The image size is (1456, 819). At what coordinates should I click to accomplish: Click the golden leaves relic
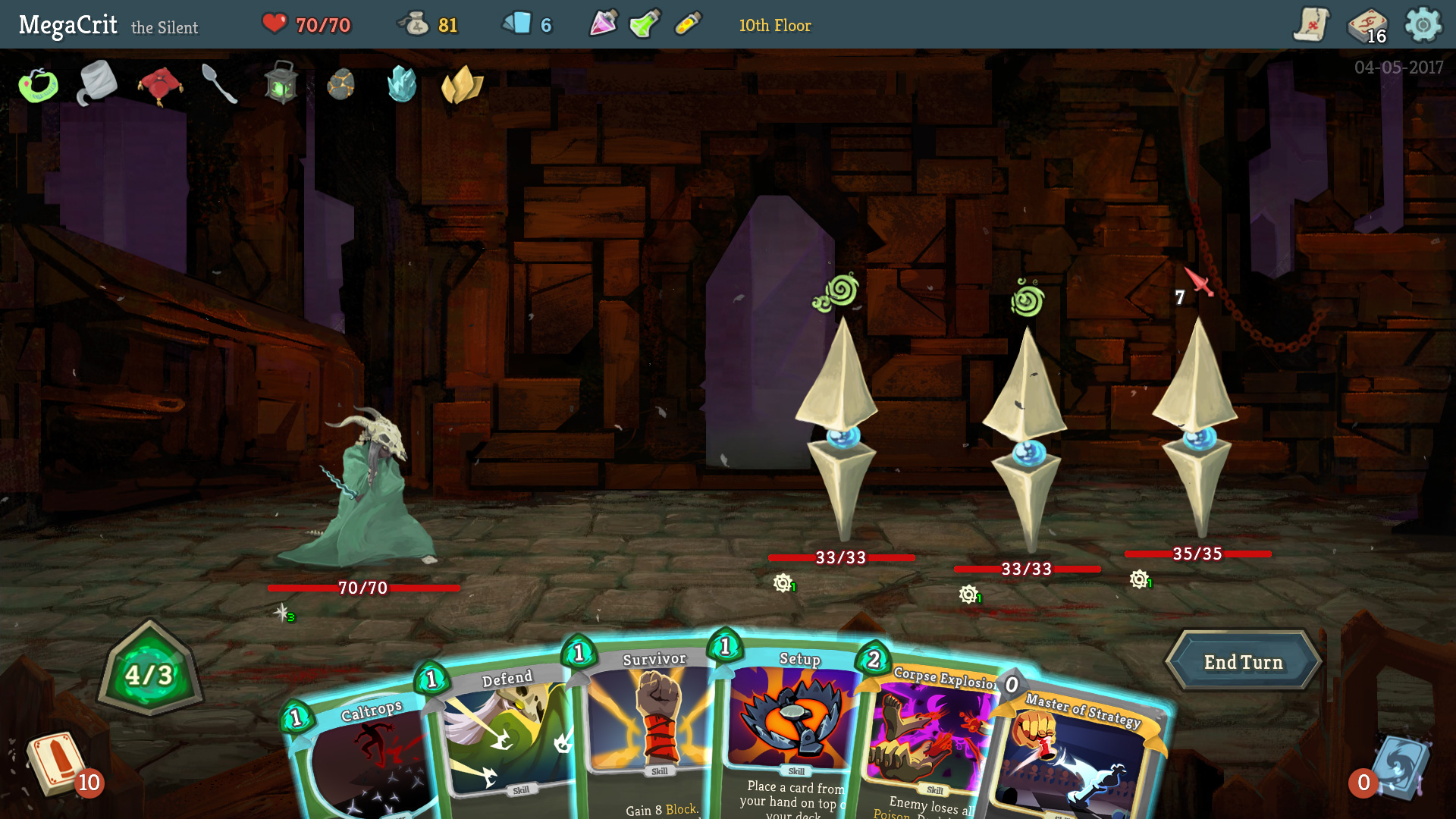click(x=460, y=83)
